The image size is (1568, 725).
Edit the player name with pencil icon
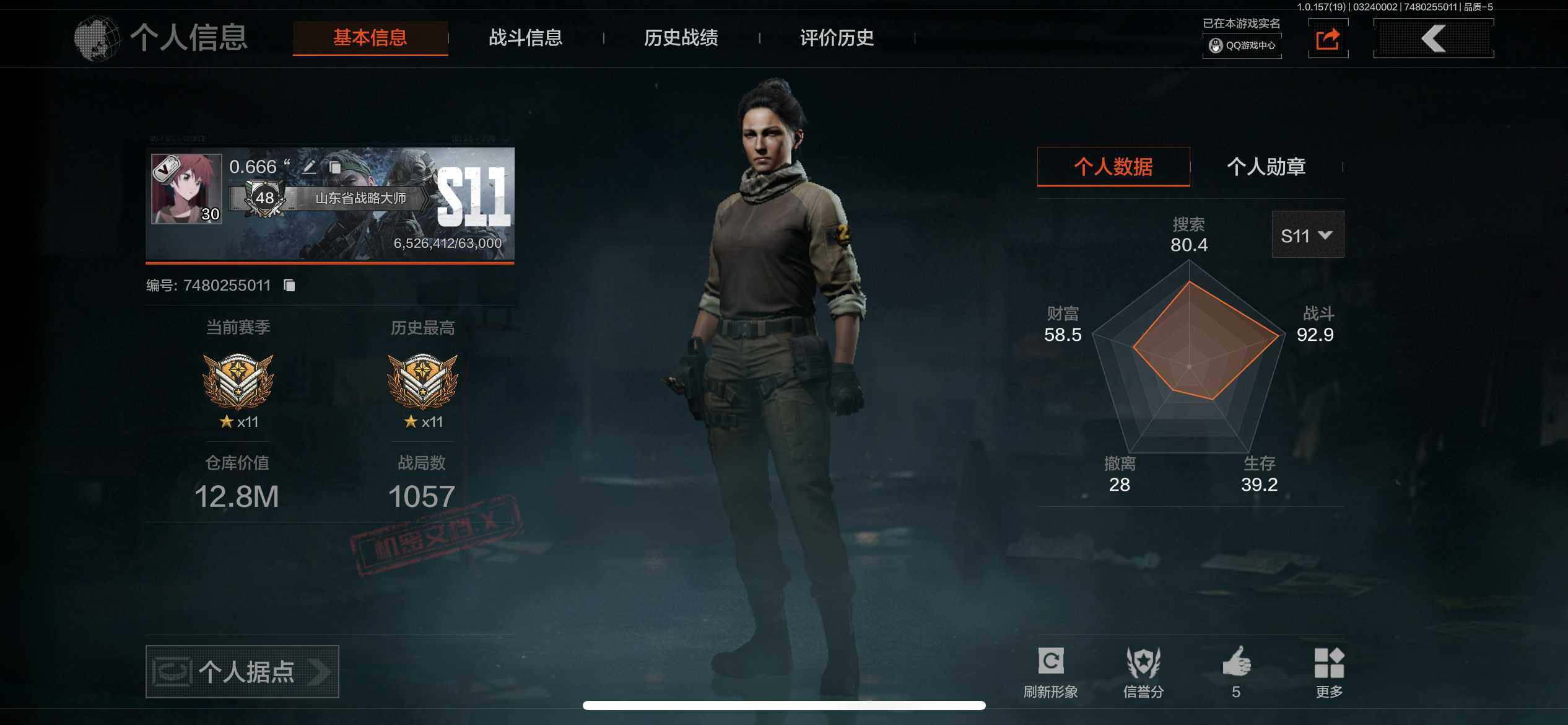click(x=309, y=167)
